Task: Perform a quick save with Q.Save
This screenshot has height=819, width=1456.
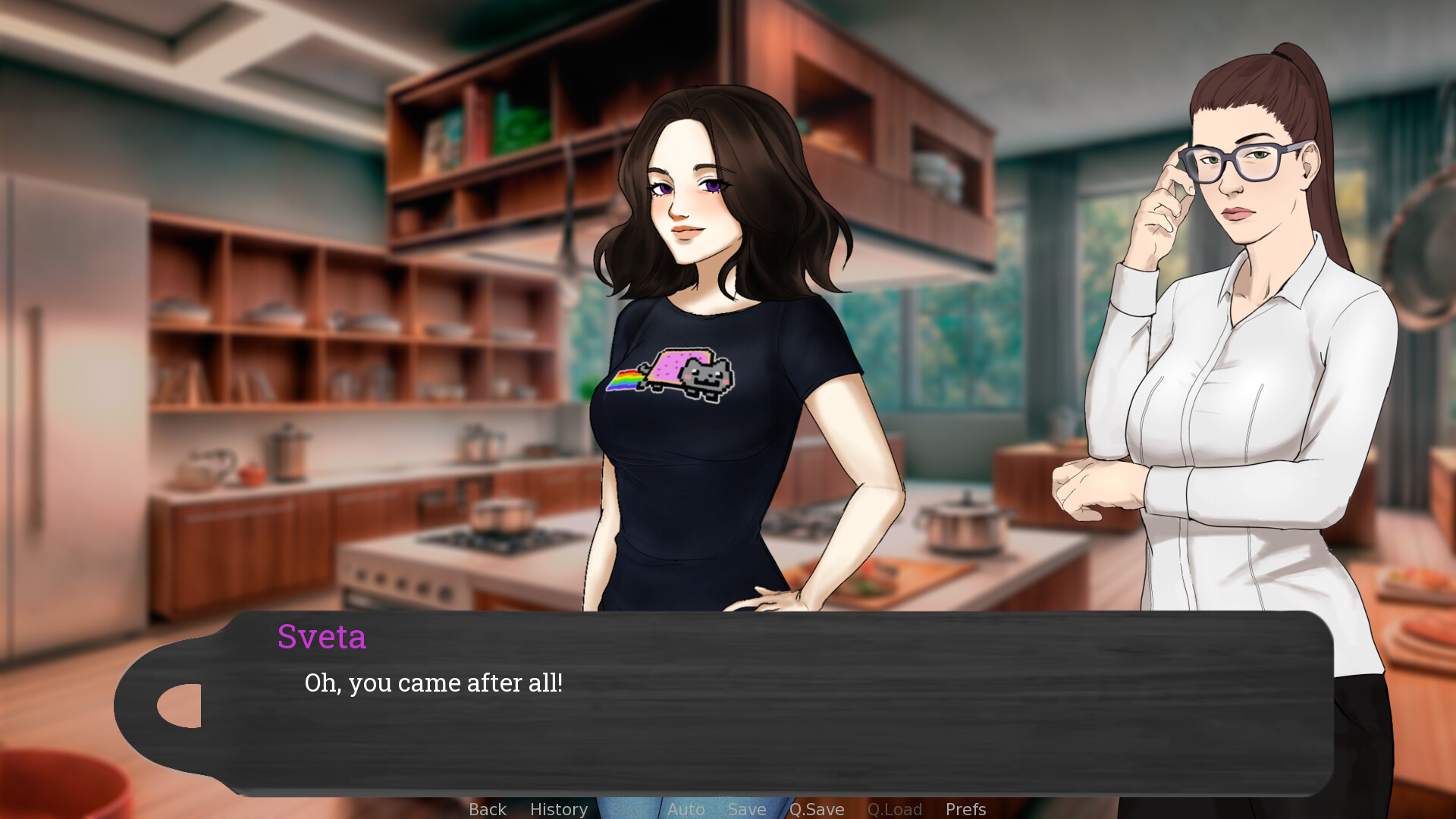Action: [x=816, y=809]
